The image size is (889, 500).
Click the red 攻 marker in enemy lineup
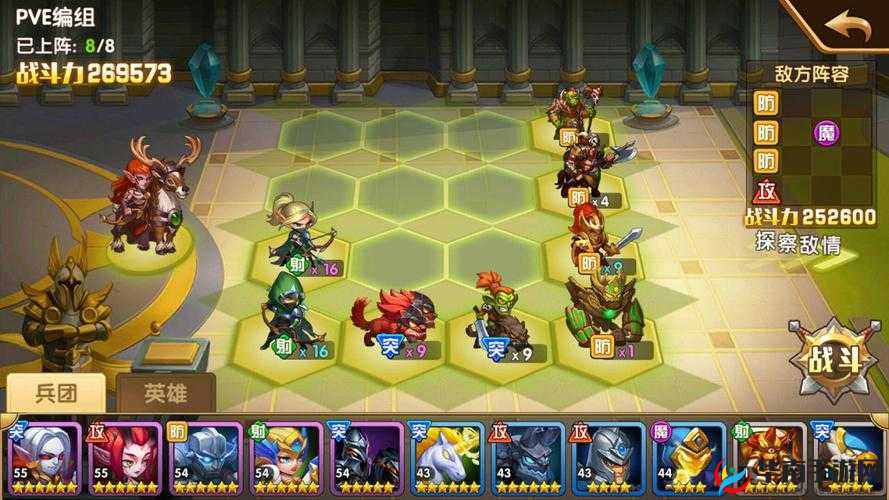pos(766,189)
